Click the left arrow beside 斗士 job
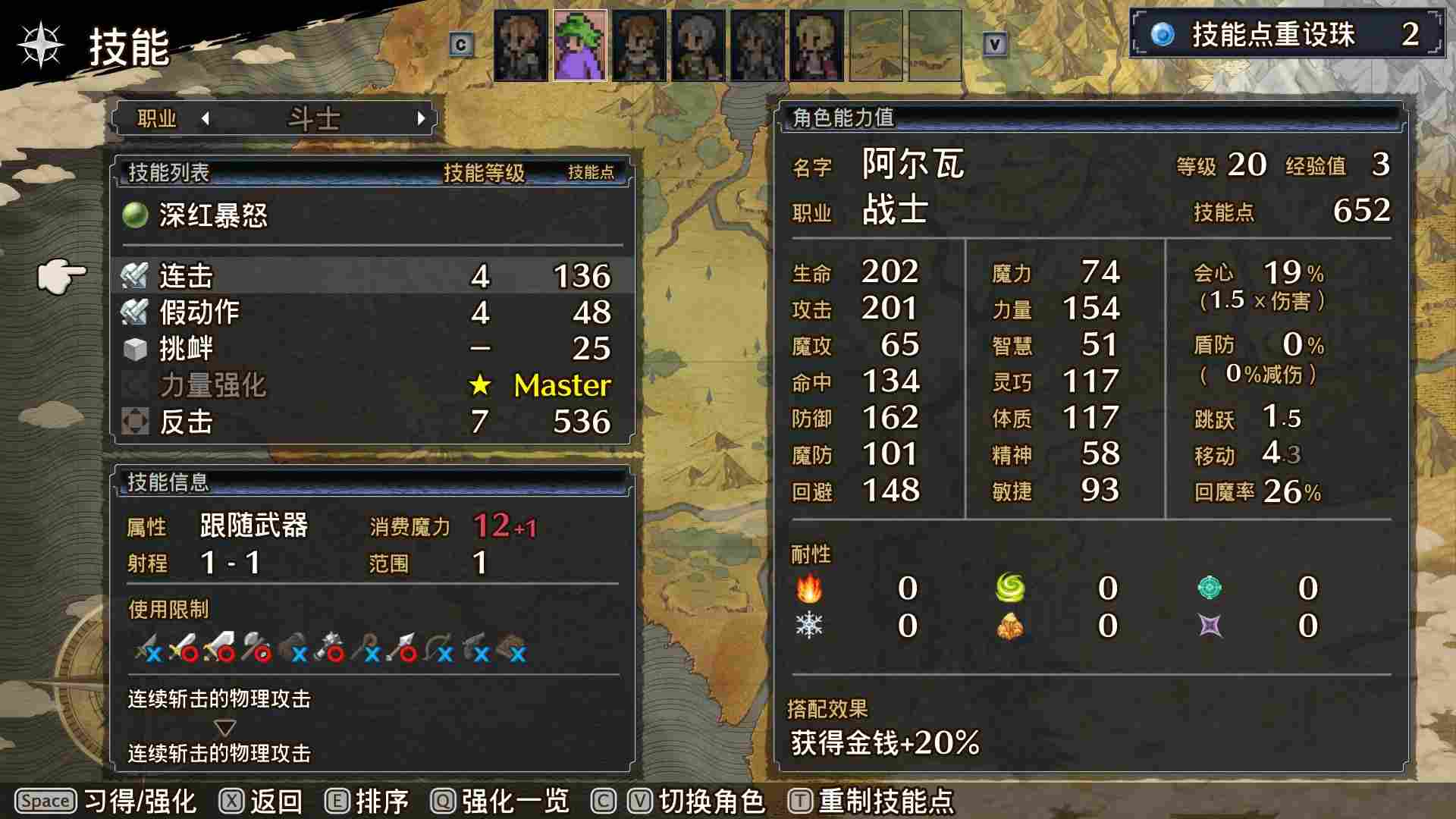This screenshot has height=819, width=1456. point(203,119)
